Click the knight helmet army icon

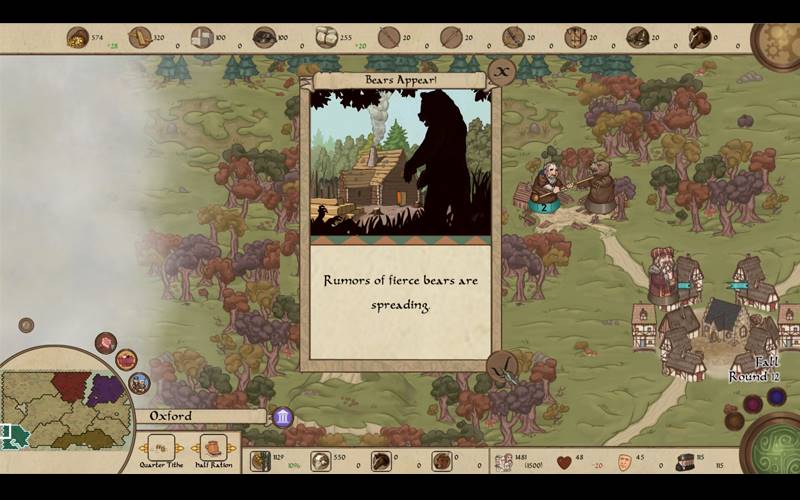(x=684, y=461)
